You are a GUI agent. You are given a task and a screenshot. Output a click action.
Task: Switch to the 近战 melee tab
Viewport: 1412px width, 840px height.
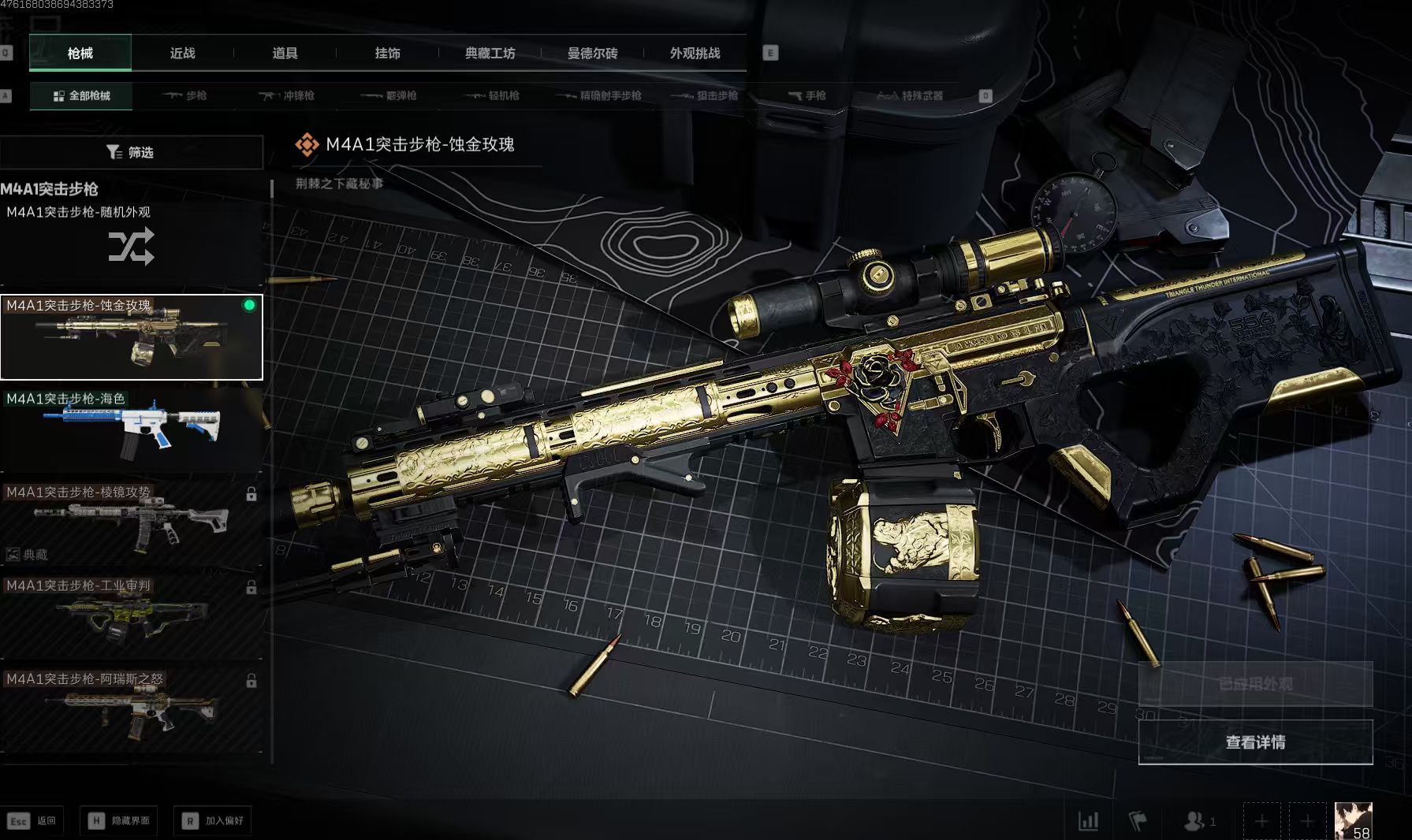tap(182, 54)
